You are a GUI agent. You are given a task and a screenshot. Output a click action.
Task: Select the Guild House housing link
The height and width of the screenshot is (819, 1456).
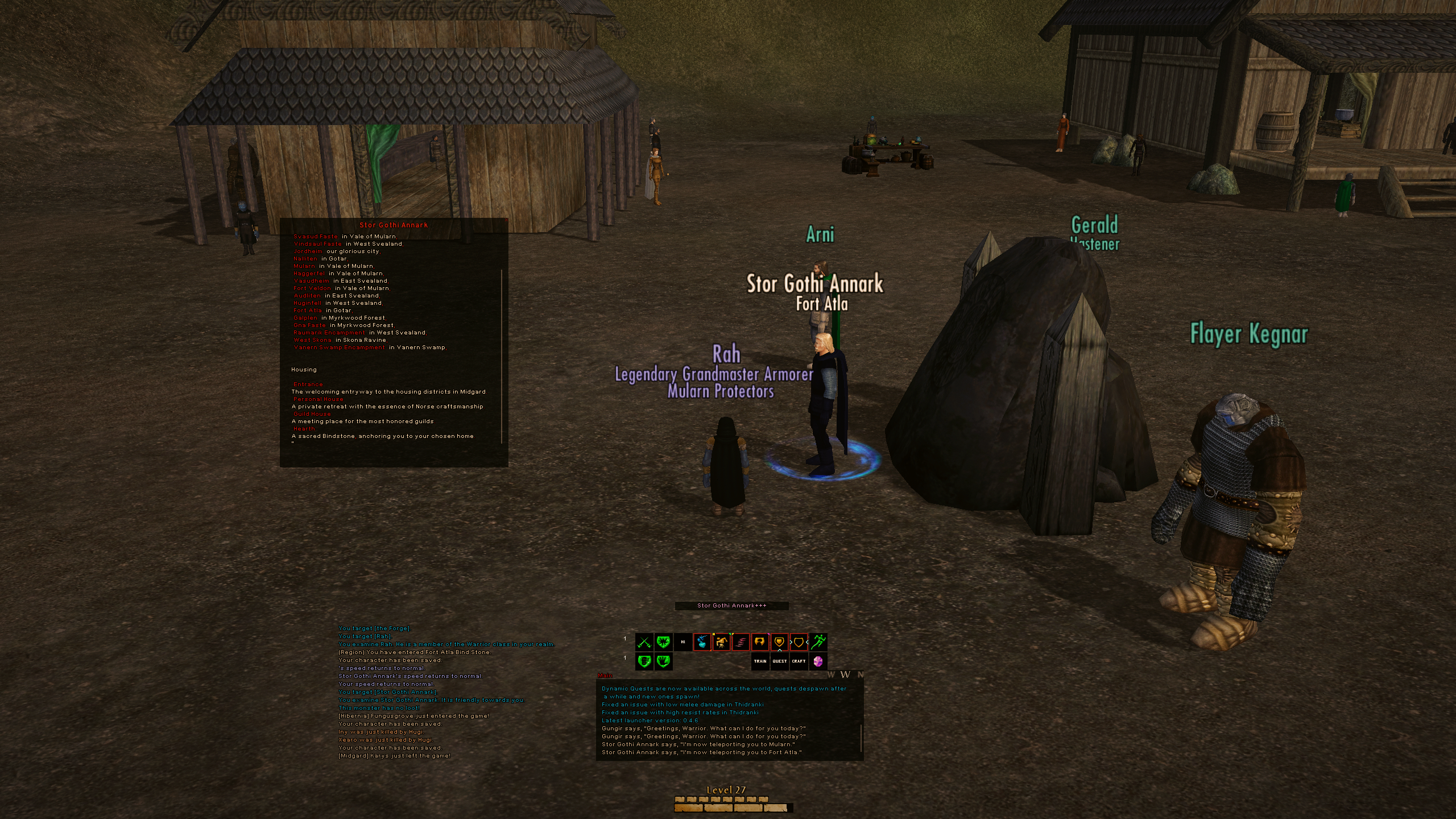pyautogui.click(x=312, y=414)
